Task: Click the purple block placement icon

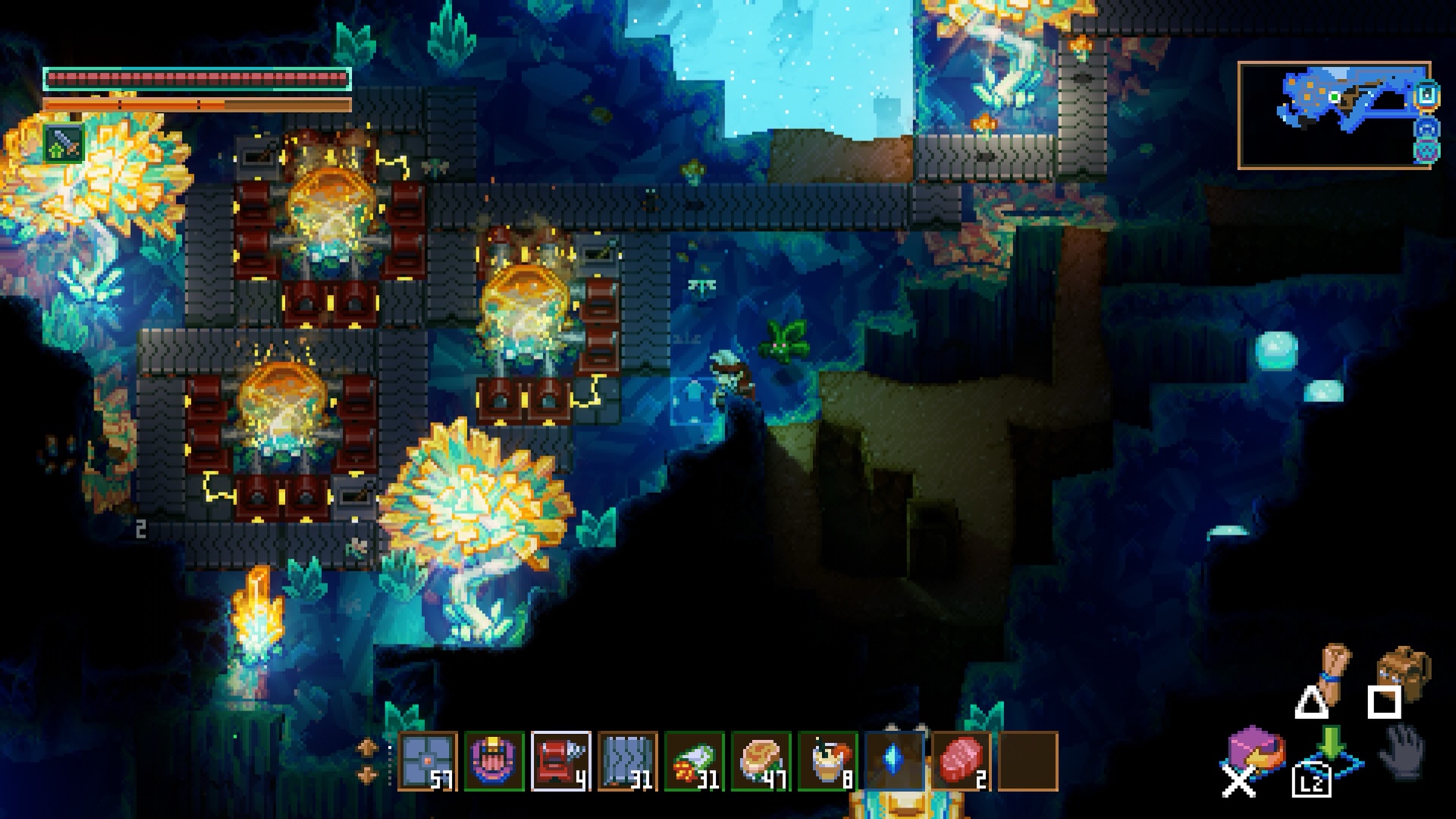Action: pyautogui.click(x=1254, y=751)
